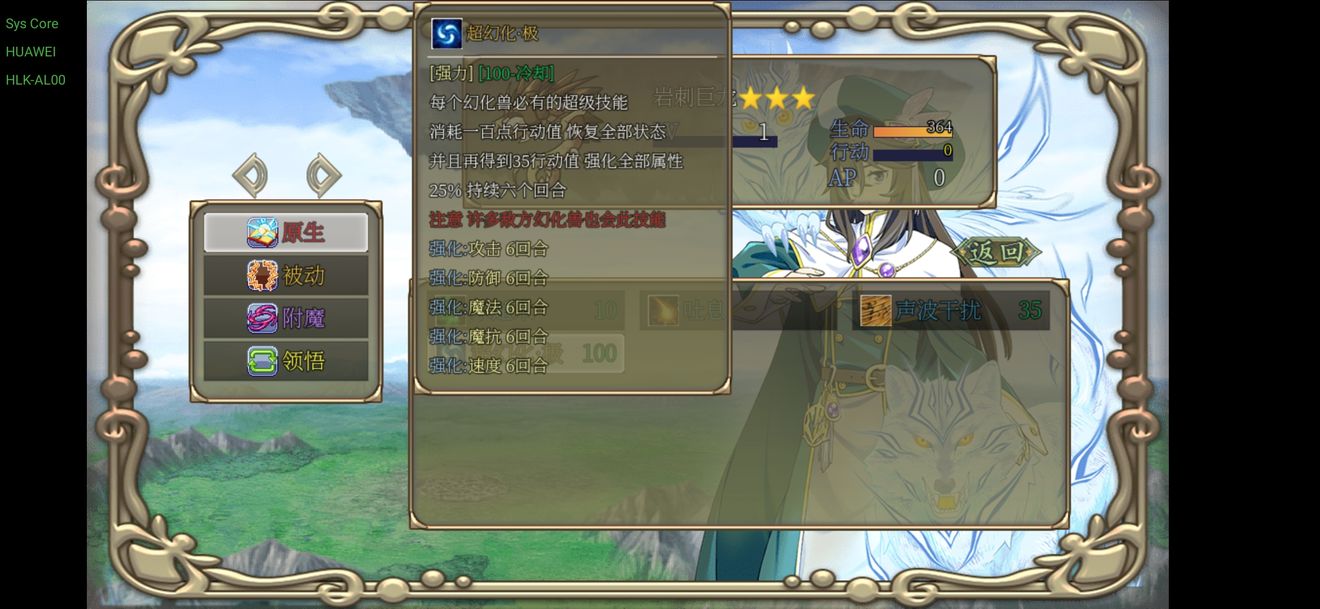Switch to the 被动 passive skills tab

coord(286,275)
